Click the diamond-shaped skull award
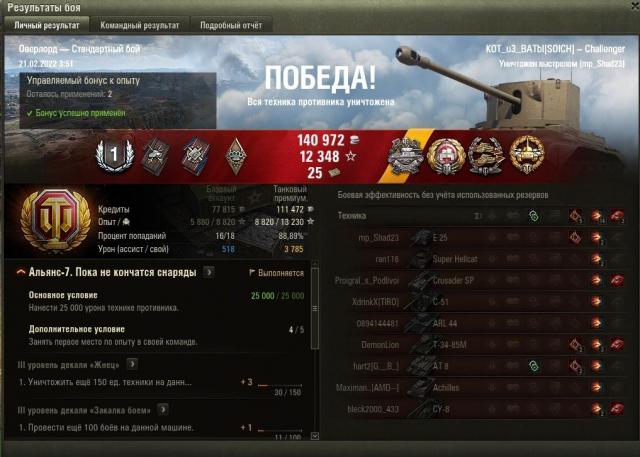The width and height of the screenshot is (640, 457). 240,153
